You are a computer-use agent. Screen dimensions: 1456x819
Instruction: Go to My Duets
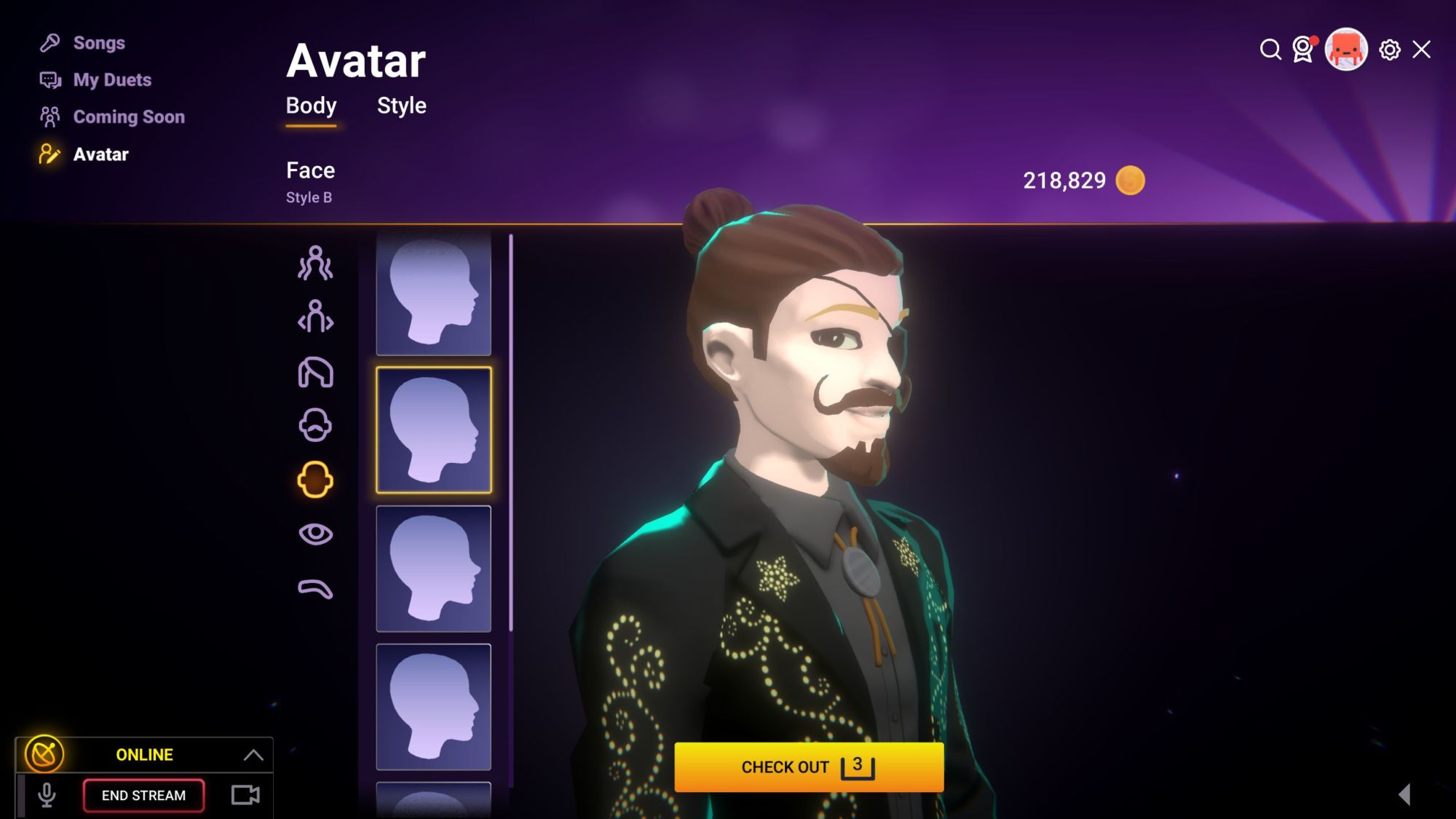[111, 80]
